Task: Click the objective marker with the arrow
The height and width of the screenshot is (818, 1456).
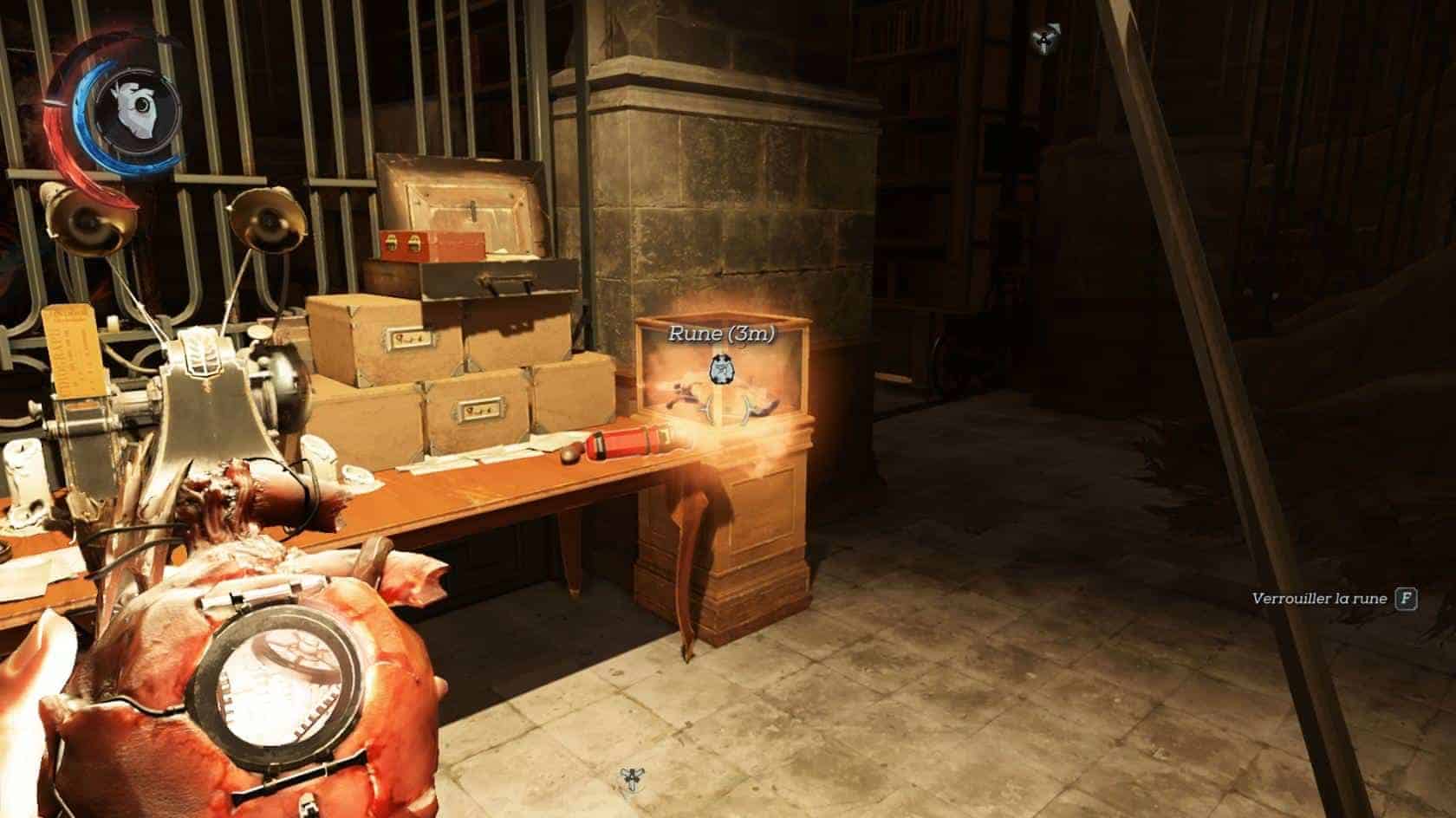Action: pyautogui.click(x=1046, y=39)
